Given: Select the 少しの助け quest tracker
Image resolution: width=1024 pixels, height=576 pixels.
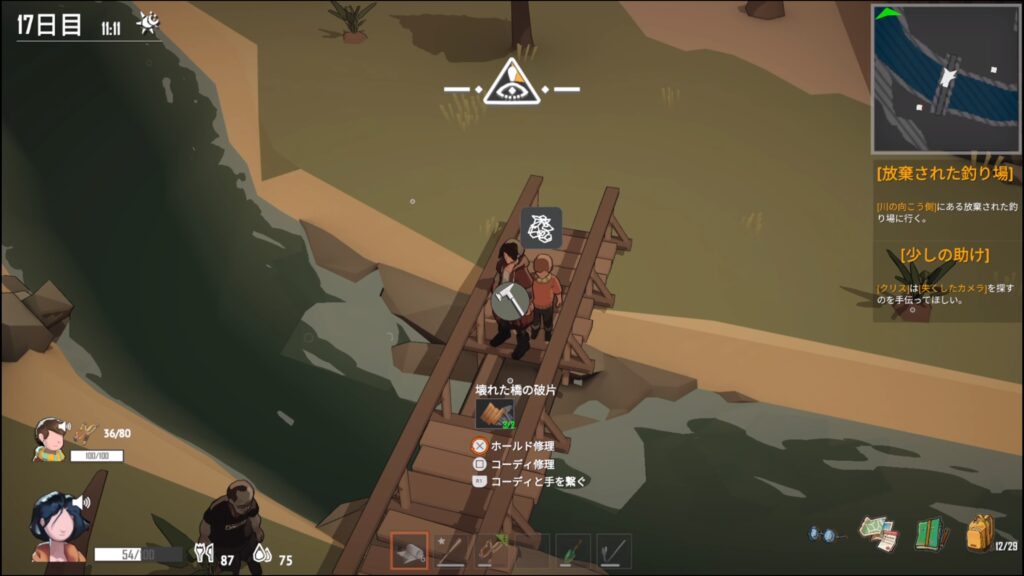Looking at the screenshot, I should point(945,254).
